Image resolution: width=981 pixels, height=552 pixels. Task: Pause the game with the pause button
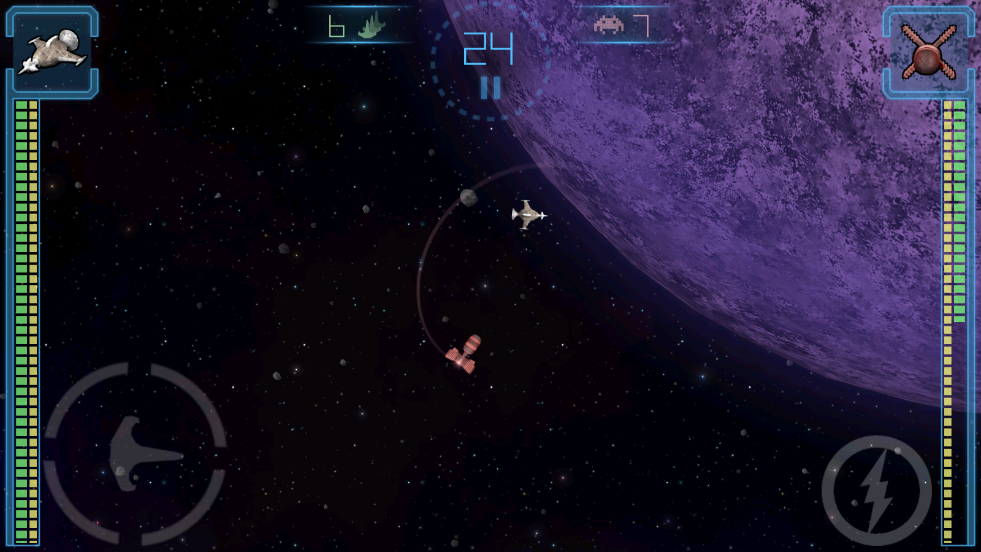(x=490, y=88)
